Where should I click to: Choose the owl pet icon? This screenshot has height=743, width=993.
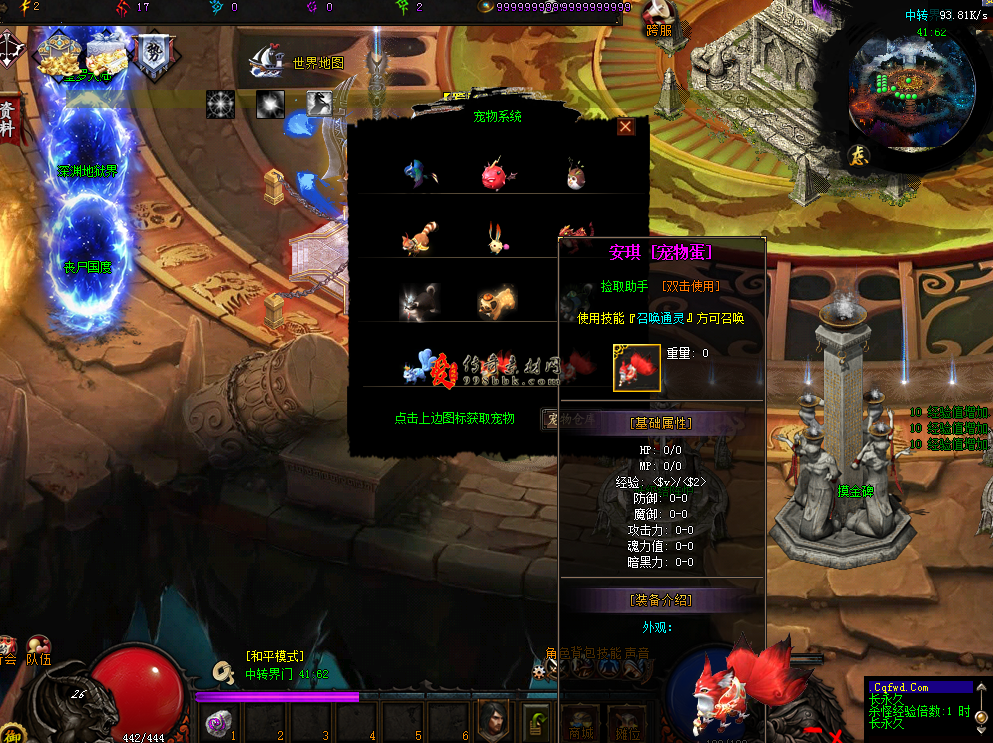click(x=575, y=174)
